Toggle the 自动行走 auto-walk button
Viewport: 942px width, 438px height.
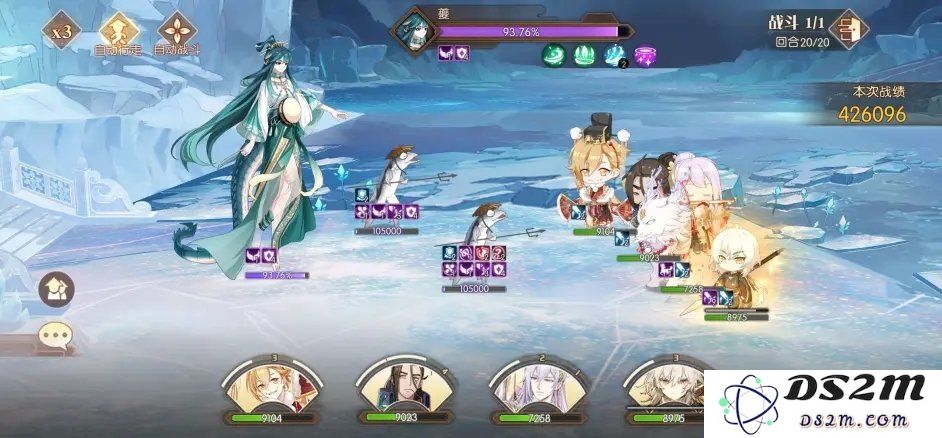point(118,31)
